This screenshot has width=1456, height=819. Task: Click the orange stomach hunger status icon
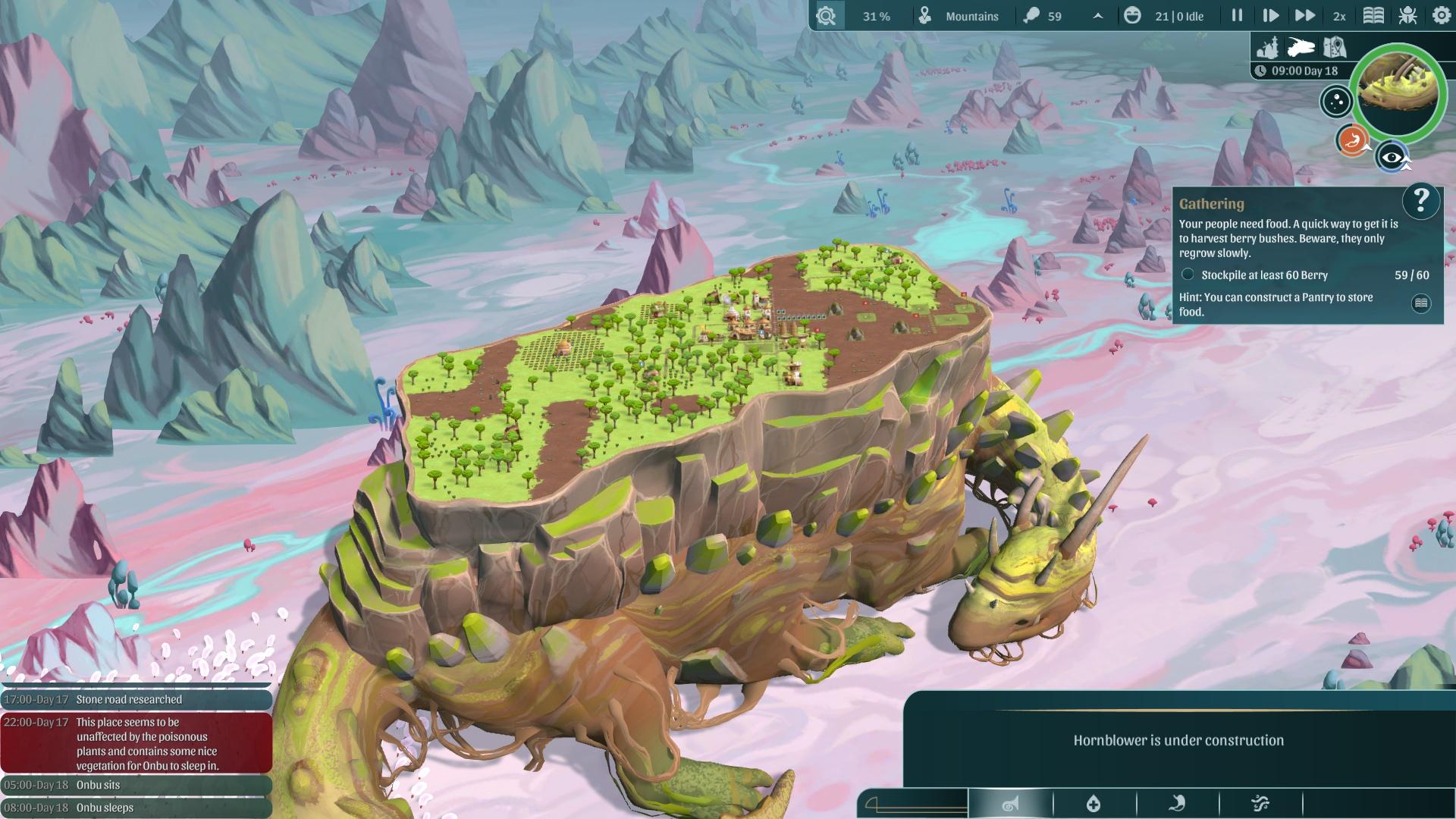1351,140
